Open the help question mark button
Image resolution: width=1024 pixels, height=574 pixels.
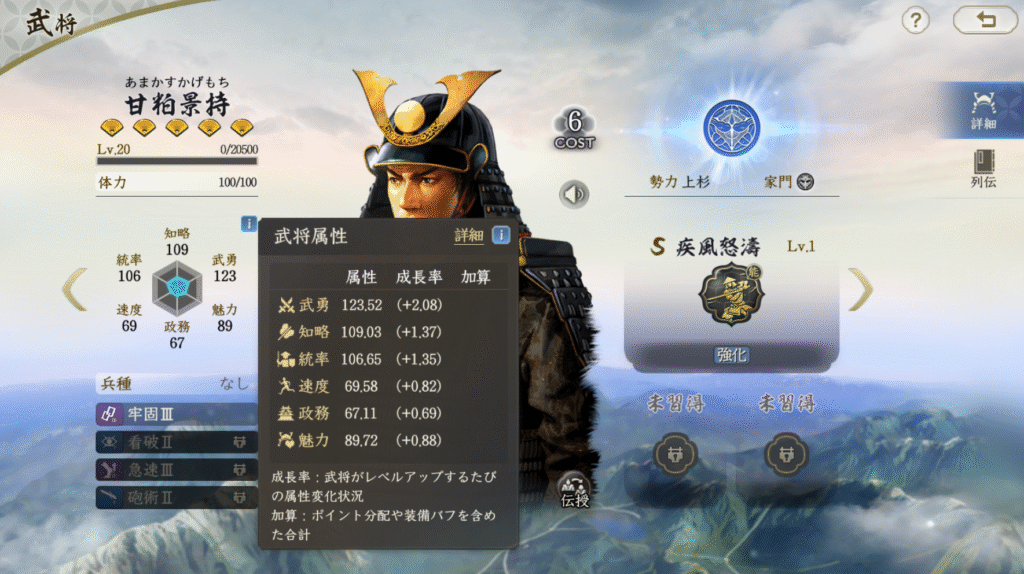[x=916, y=20]
